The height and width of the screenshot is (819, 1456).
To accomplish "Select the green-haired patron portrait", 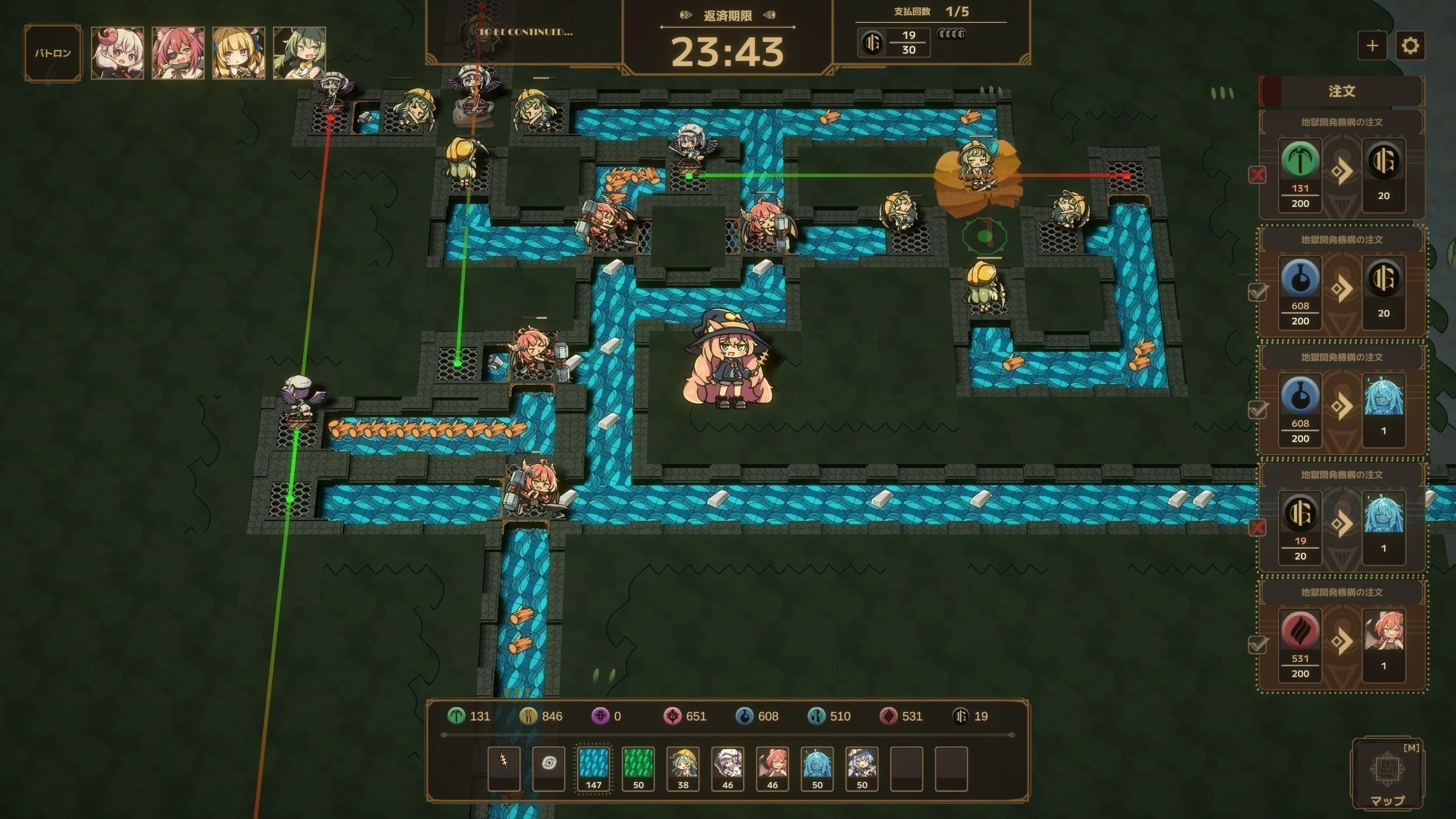I will 299,53.
